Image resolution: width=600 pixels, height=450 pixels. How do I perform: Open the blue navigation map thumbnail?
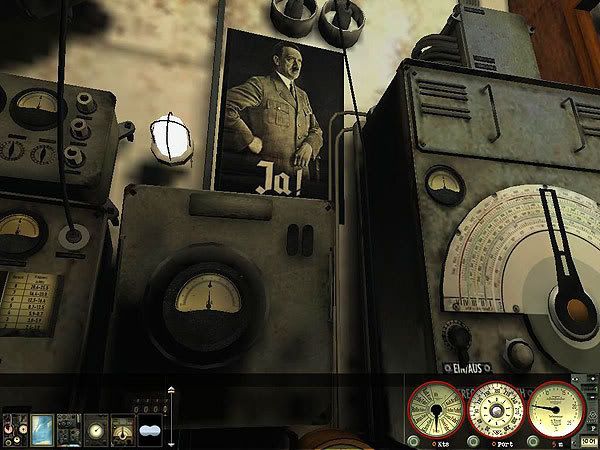(x=42, y=428)
